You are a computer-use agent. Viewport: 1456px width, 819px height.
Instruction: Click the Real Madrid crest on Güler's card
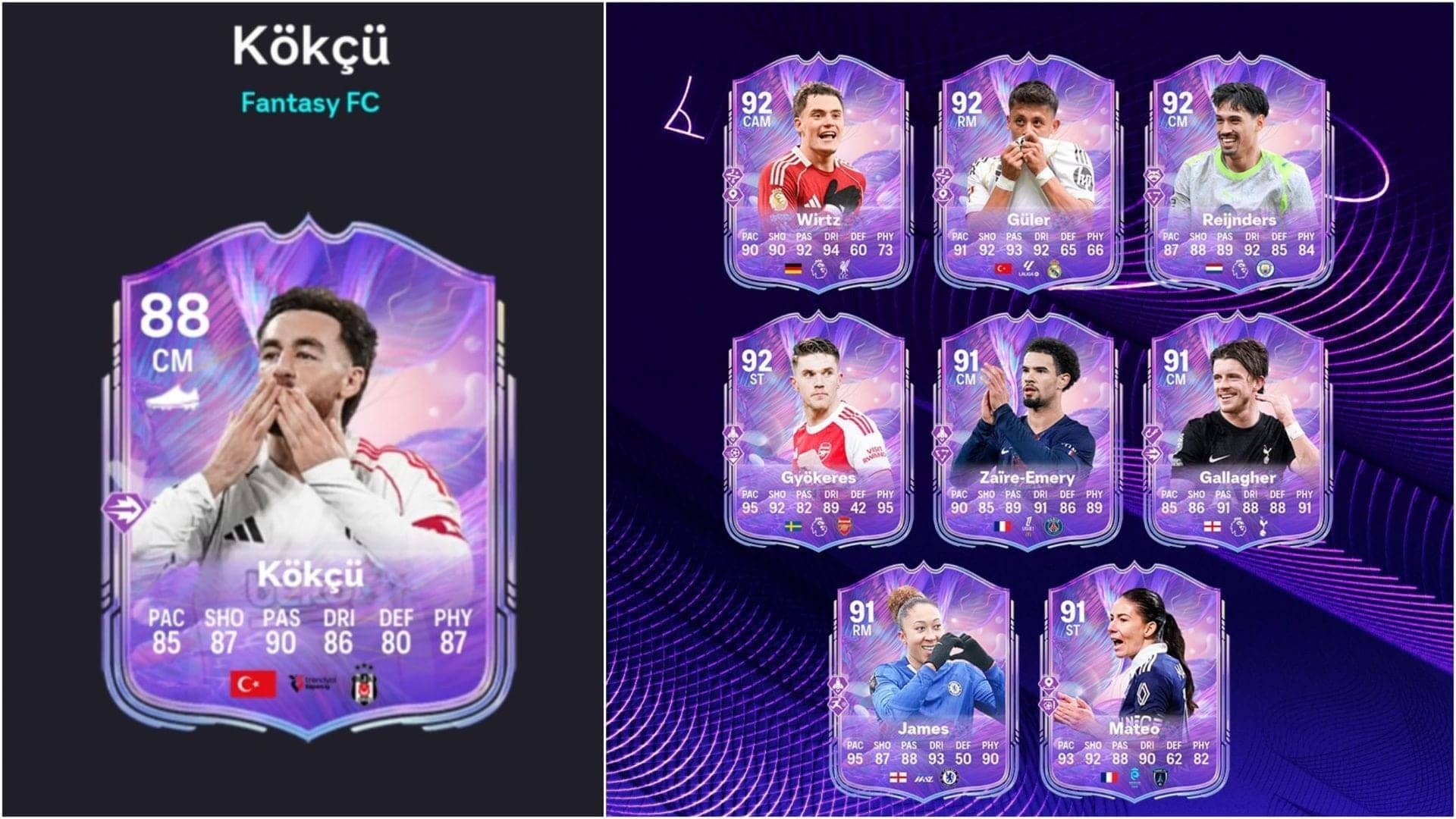1054,268
